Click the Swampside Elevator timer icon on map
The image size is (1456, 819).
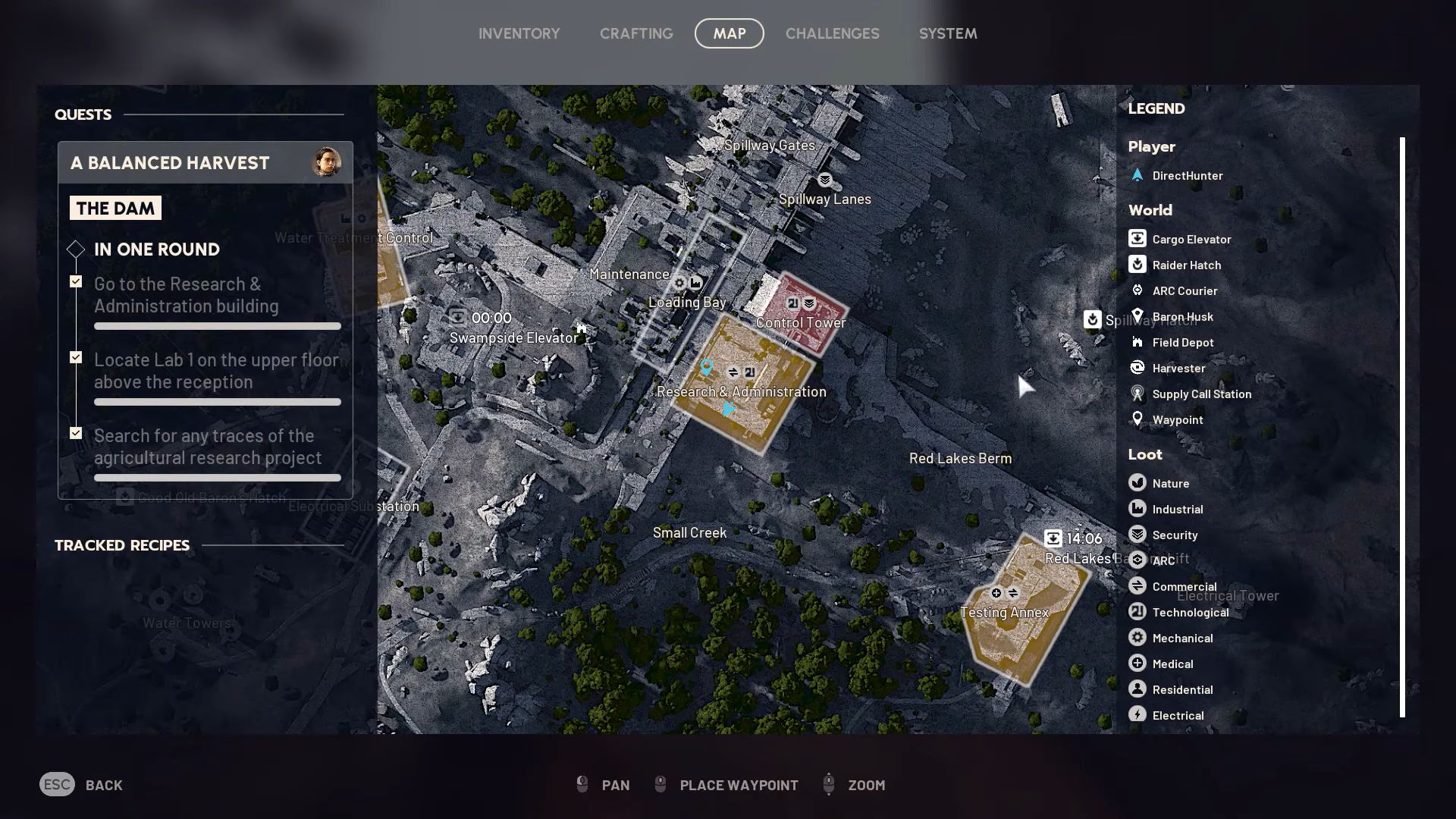click(x=458, y=318)
